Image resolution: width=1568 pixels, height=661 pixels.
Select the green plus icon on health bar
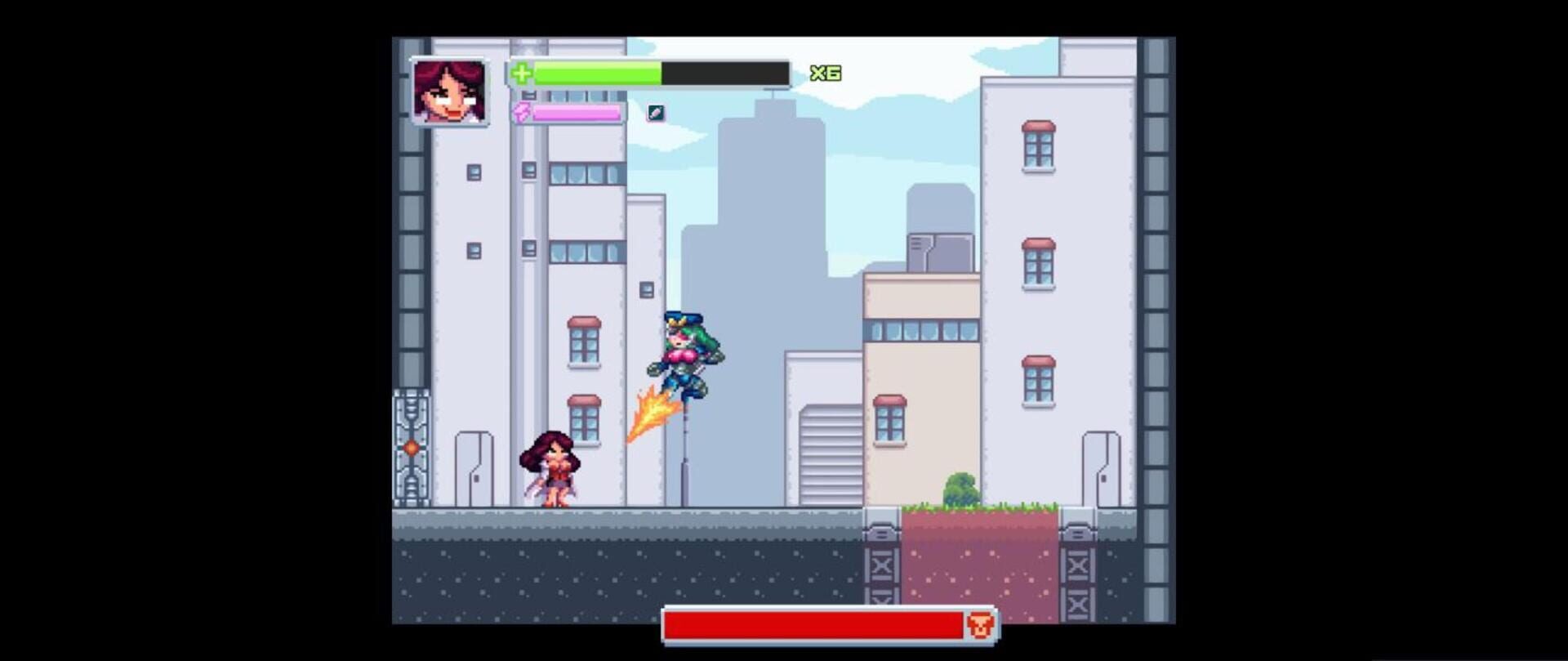(522, 74)
